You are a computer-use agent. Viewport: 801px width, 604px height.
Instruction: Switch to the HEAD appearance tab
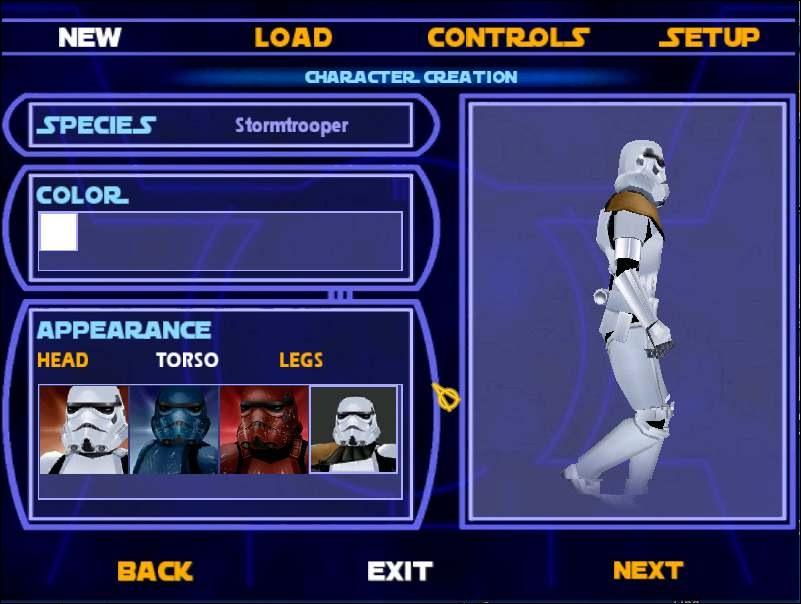pyautogui.click(x=62, y=360)
